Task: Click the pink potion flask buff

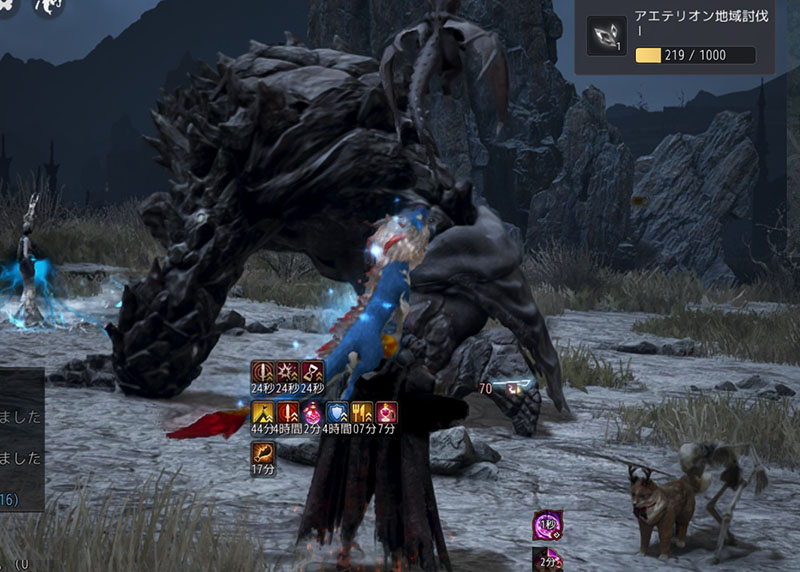Action: point(312,413)
